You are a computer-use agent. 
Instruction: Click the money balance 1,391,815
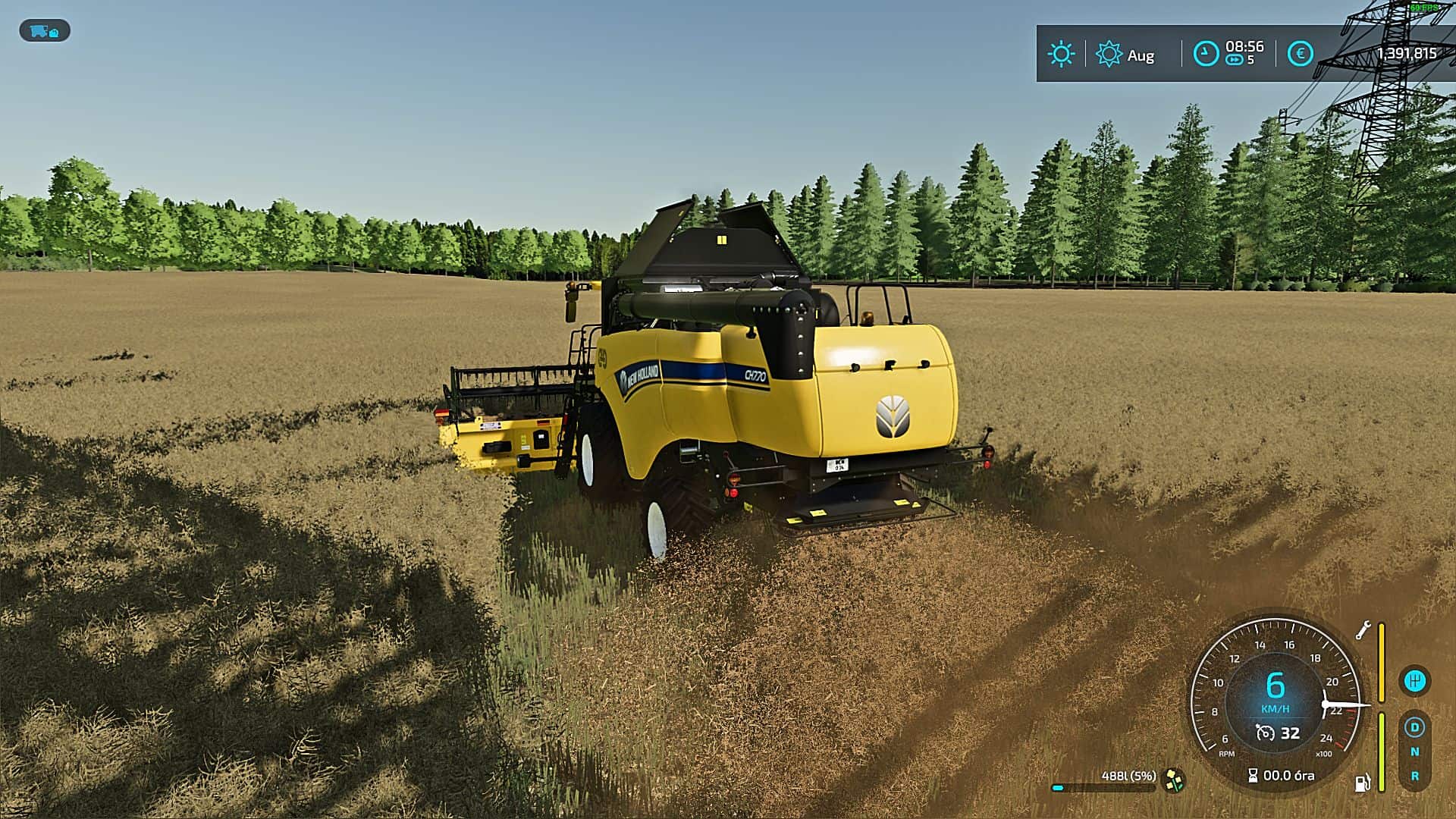[x=1407, y=52]
